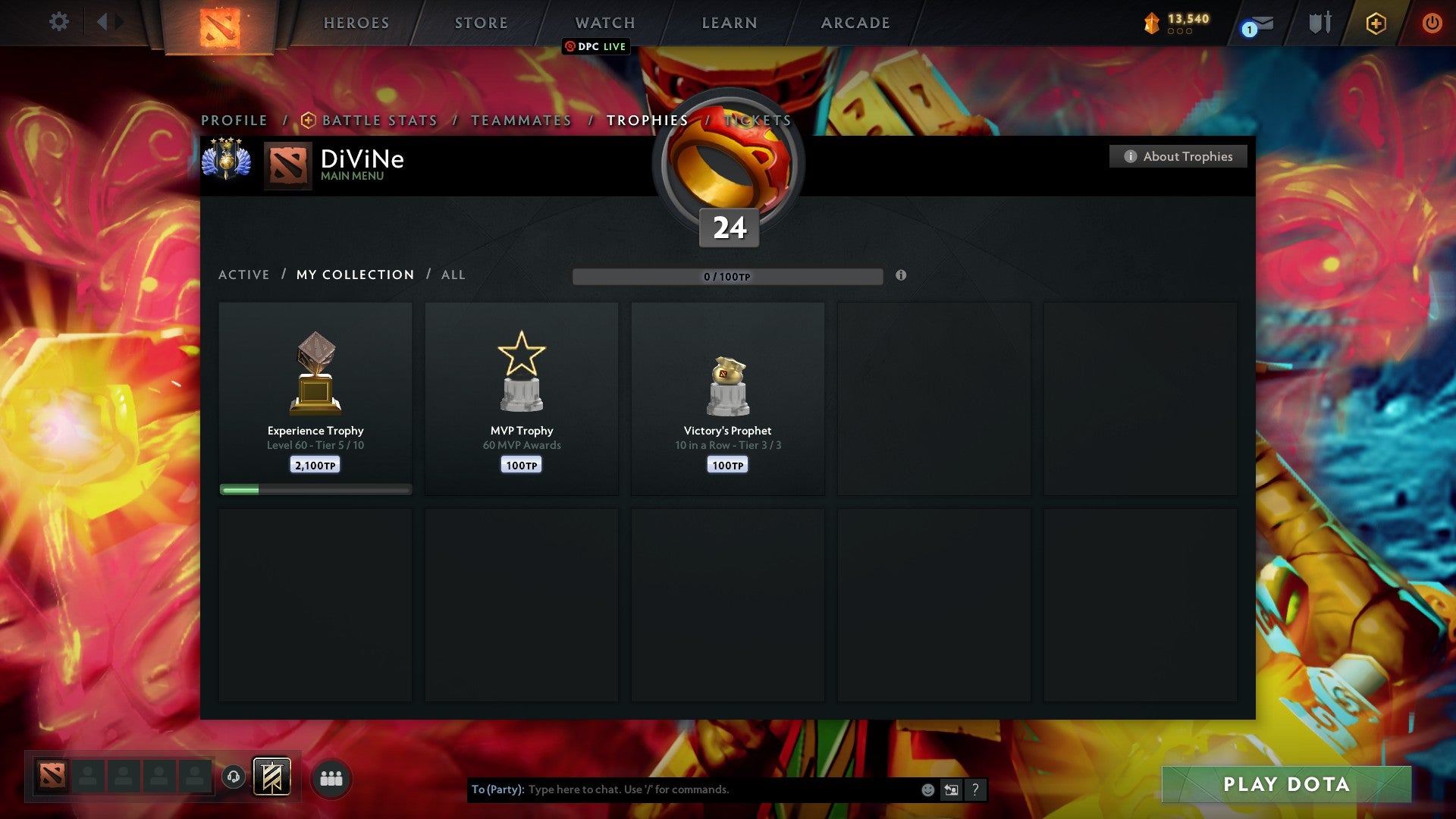This screenshot has height=819, width=1456.
Task: Open the Armory shield-and-sword icon
Action: (x=1318, y=22)
